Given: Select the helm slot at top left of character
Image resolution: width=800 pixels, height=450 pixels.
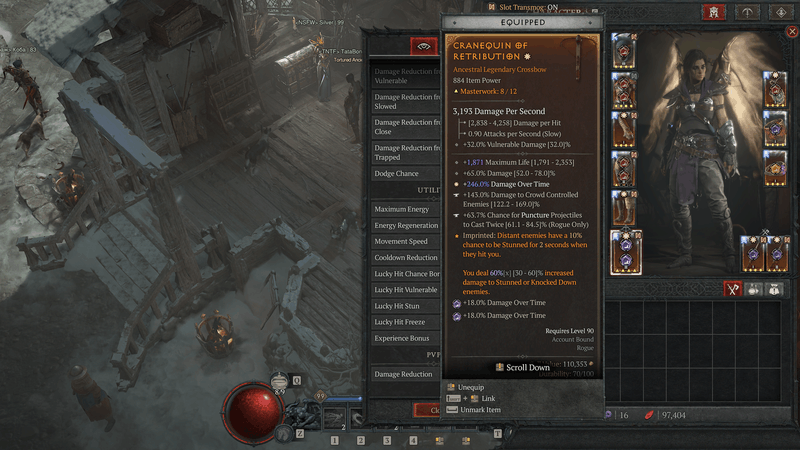Looking at the screenshot, I should coord(624,50).
